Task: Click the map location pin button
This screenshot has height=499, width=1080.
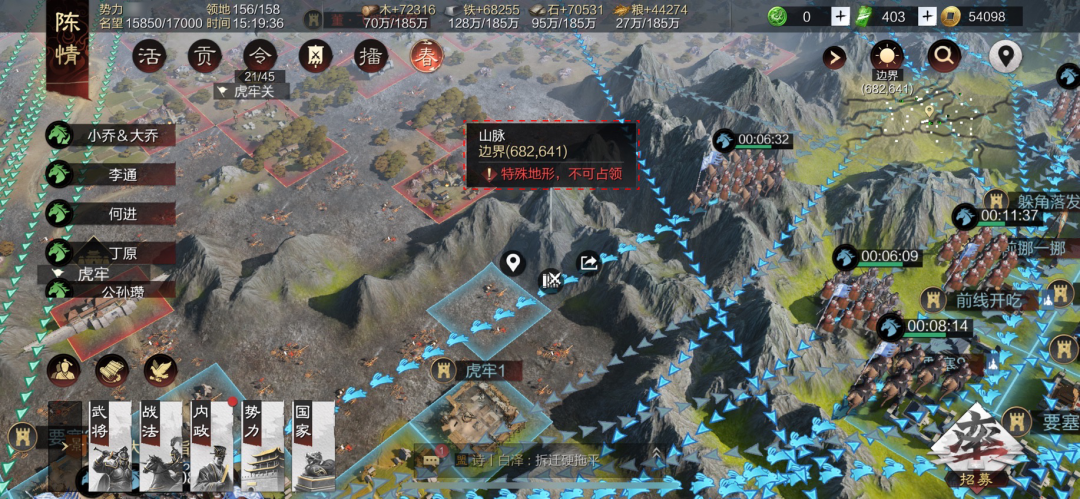Action: pyautogui.click(x=1005, y=56)
